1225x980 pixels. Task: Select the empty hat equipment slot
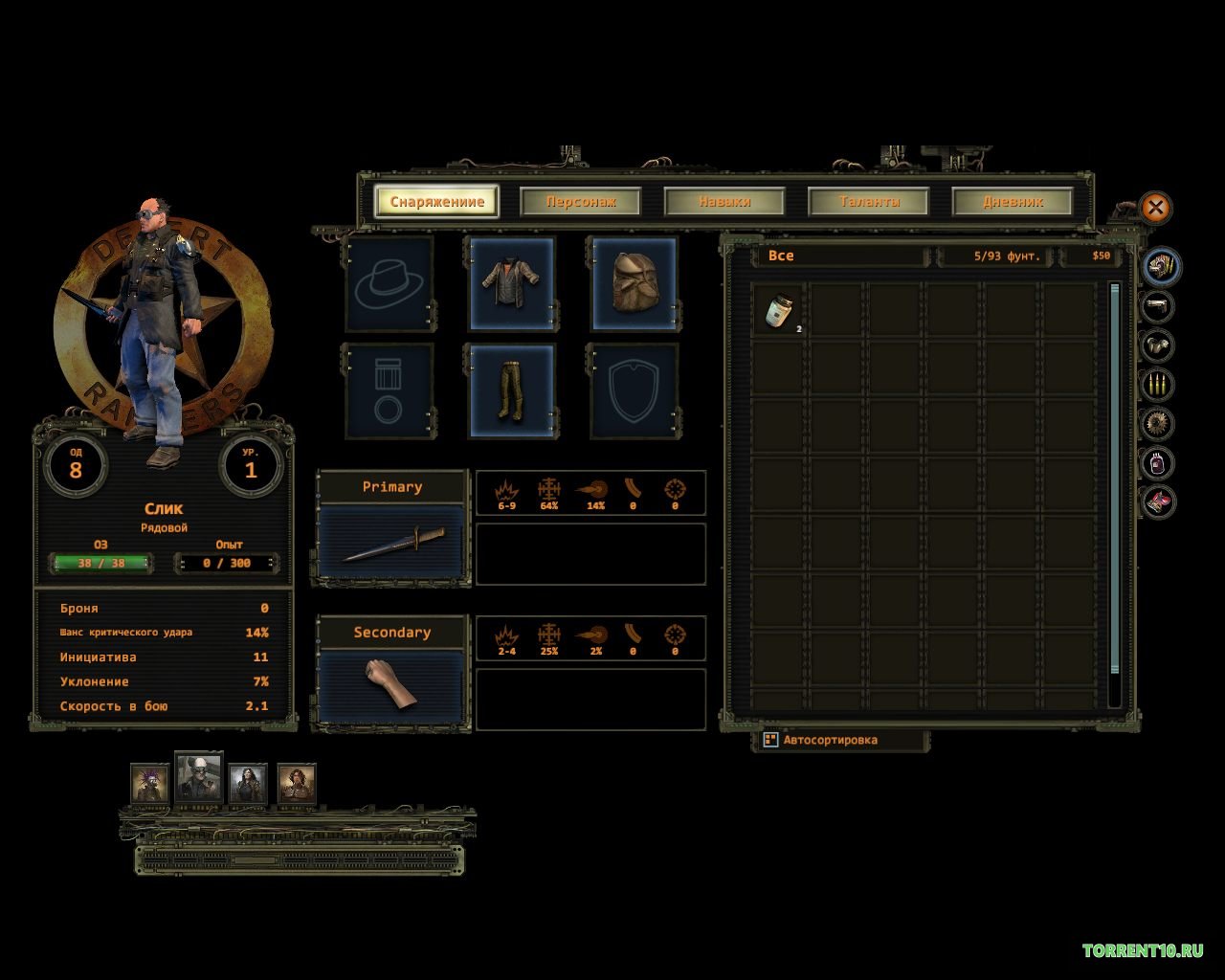[390, 283]
